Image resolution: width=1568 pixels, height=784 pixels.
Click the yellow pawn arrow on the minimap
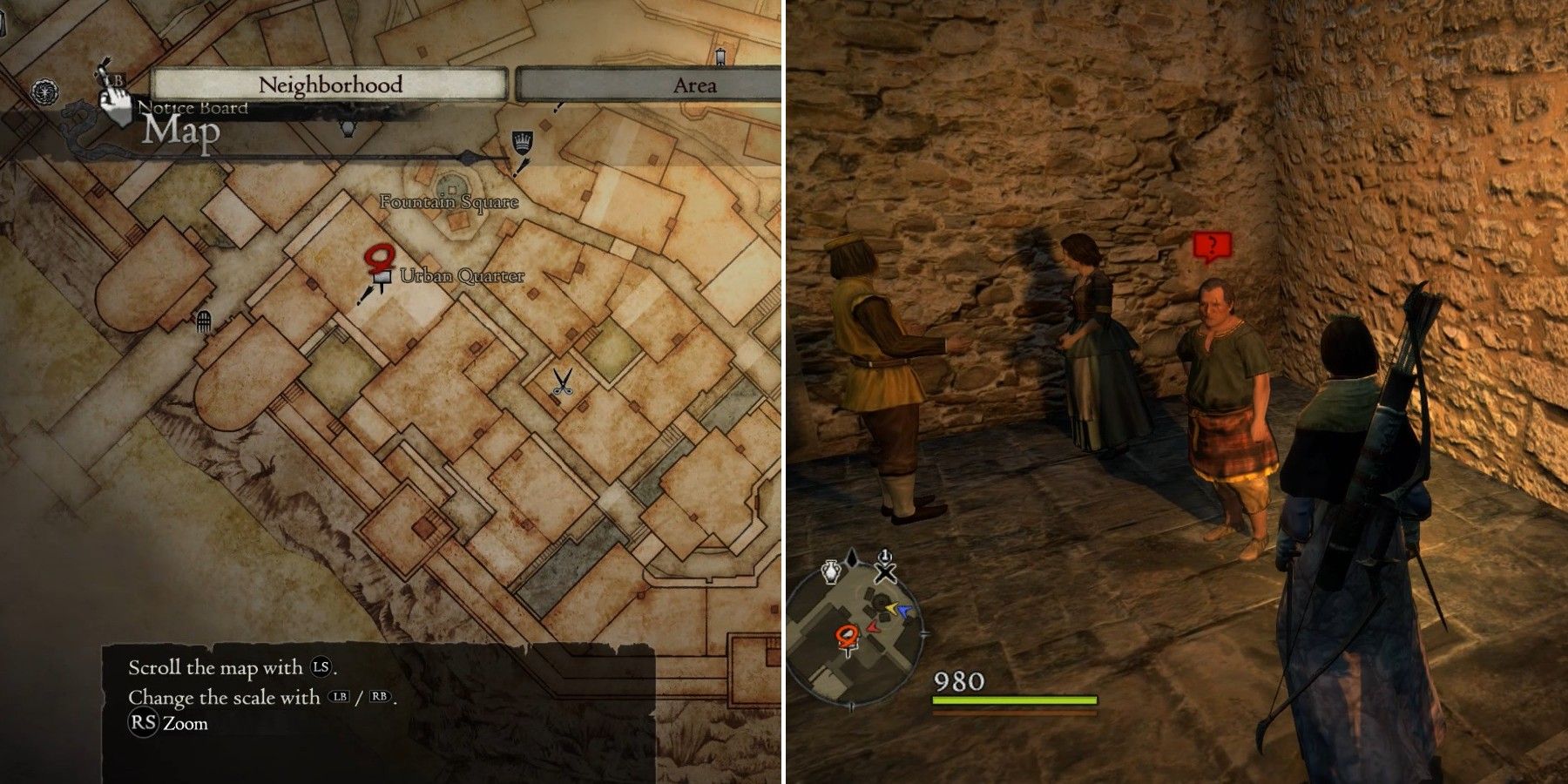[x=890, y=607]
